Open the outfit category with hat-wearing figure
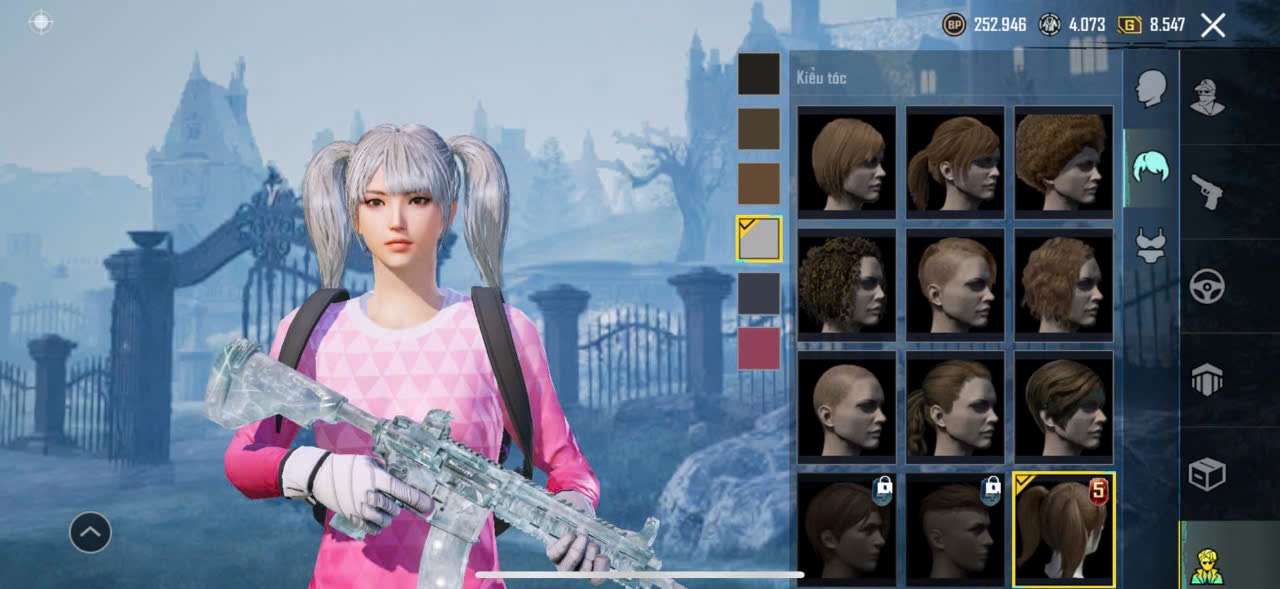The image size is (1280, 589). [1208, 98]
